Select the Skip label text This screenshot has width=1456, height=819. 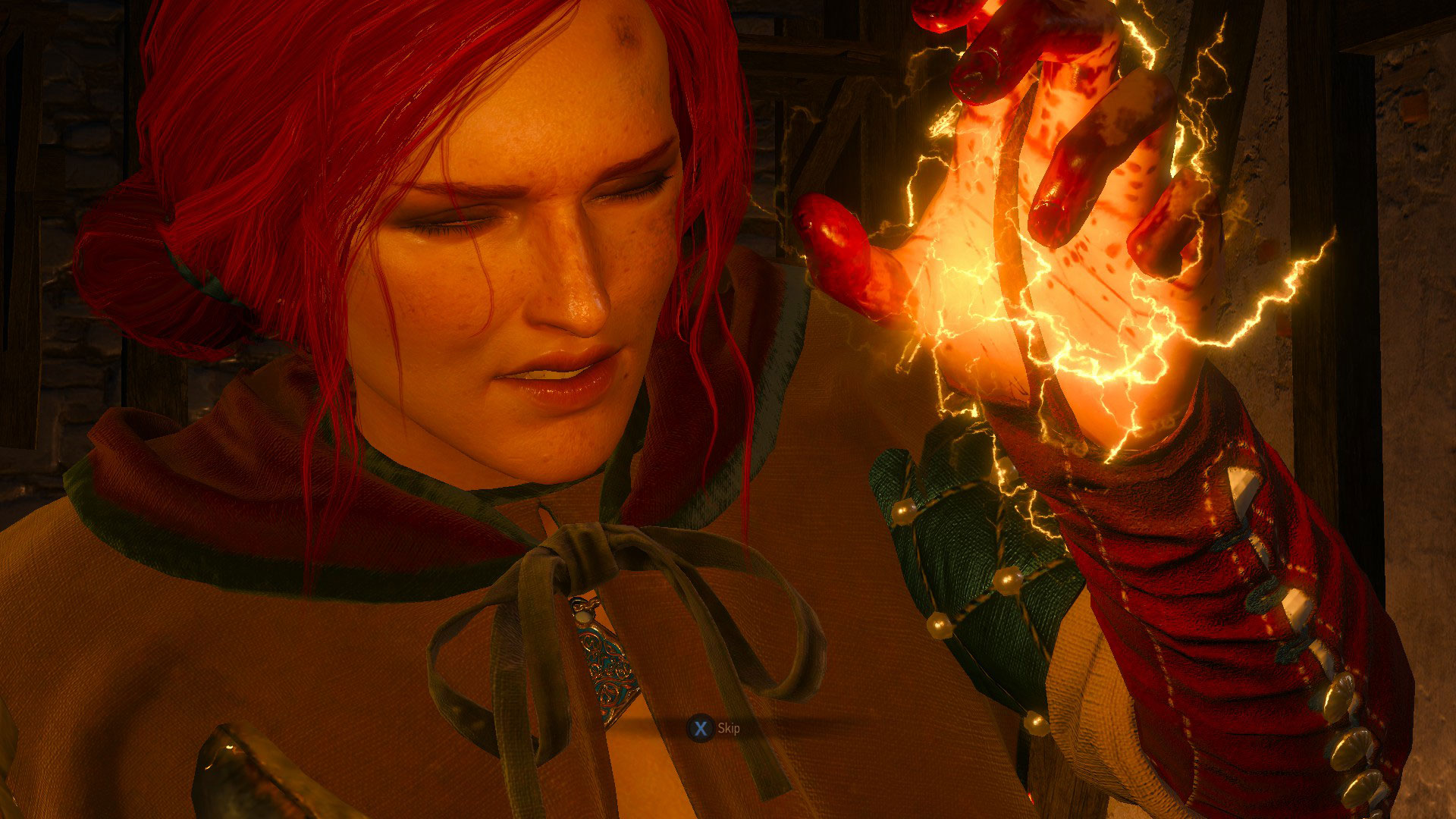pyautogui.click(x=730, y=730)
